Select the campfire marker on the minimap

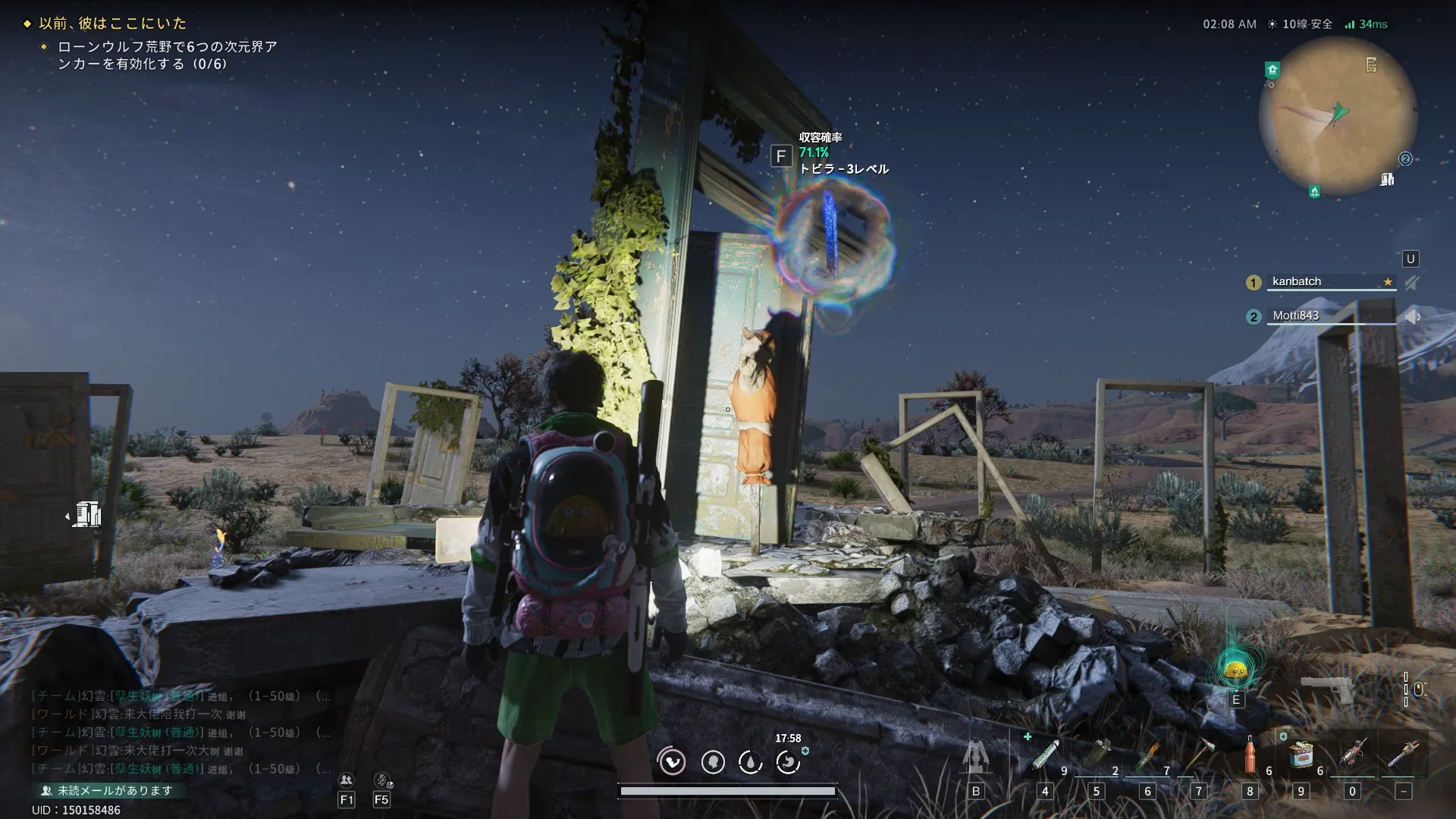1314,191
